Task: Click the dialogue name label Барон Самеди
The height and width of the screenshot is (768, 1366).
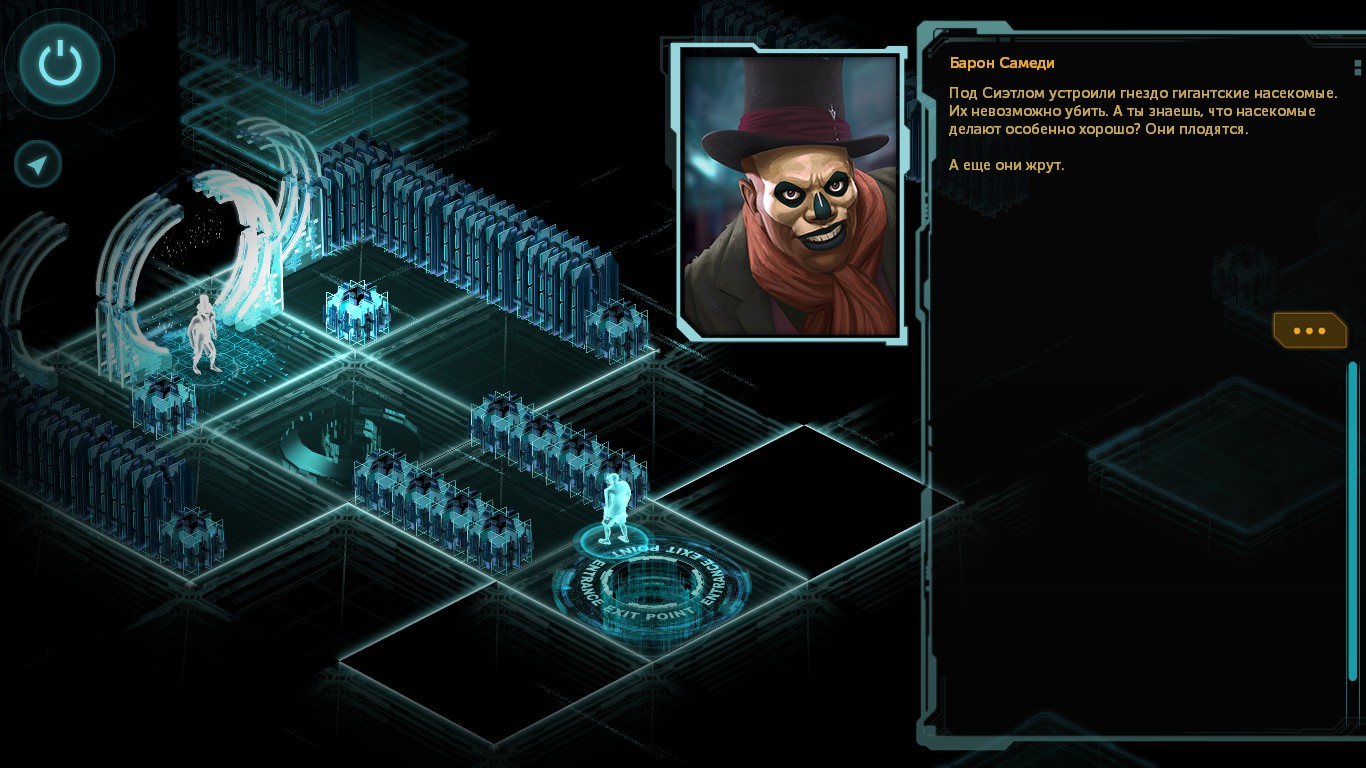Action: point(1001,62)
